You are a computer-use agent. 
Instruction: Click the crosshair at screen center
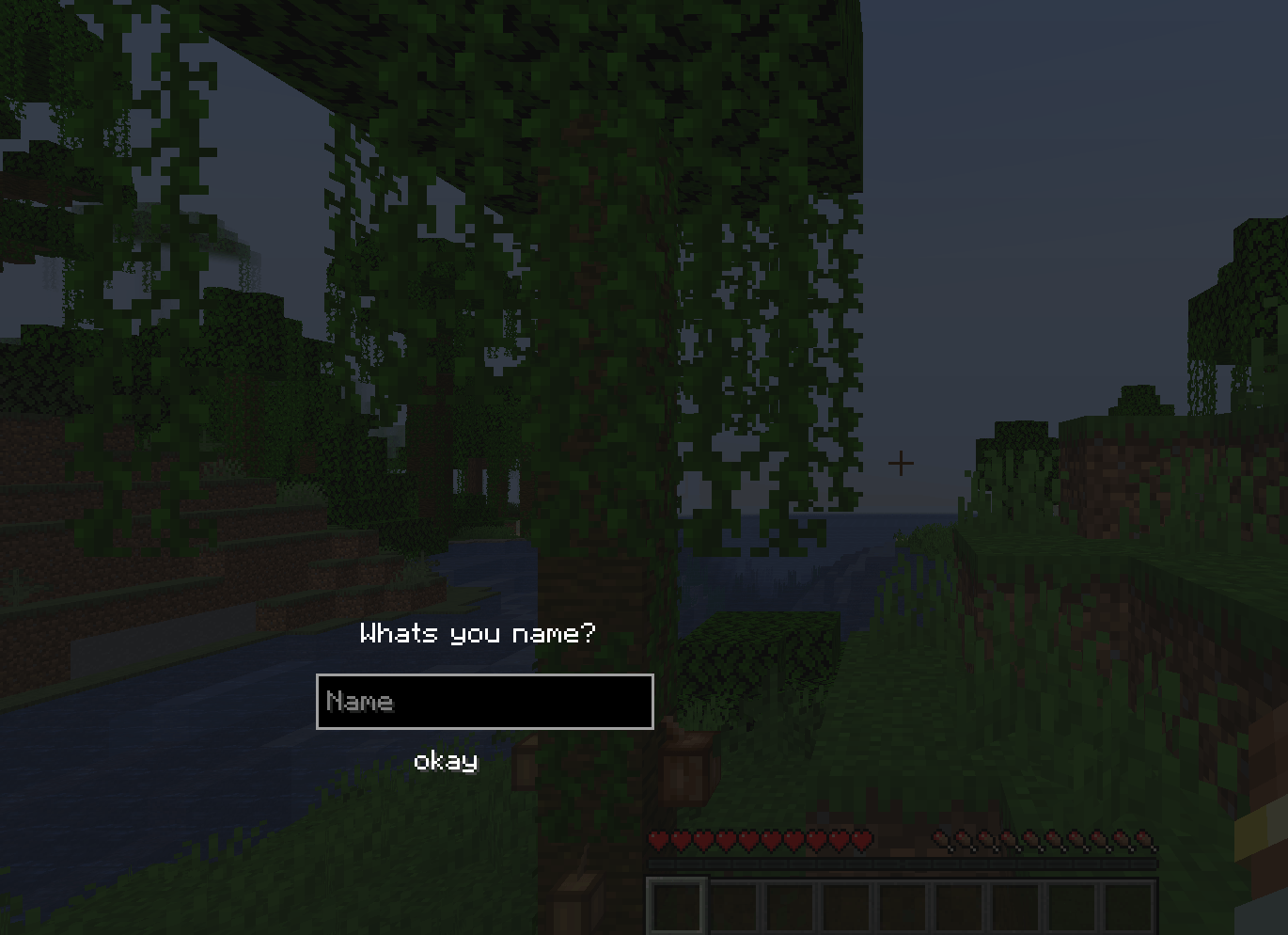(901, 463)
